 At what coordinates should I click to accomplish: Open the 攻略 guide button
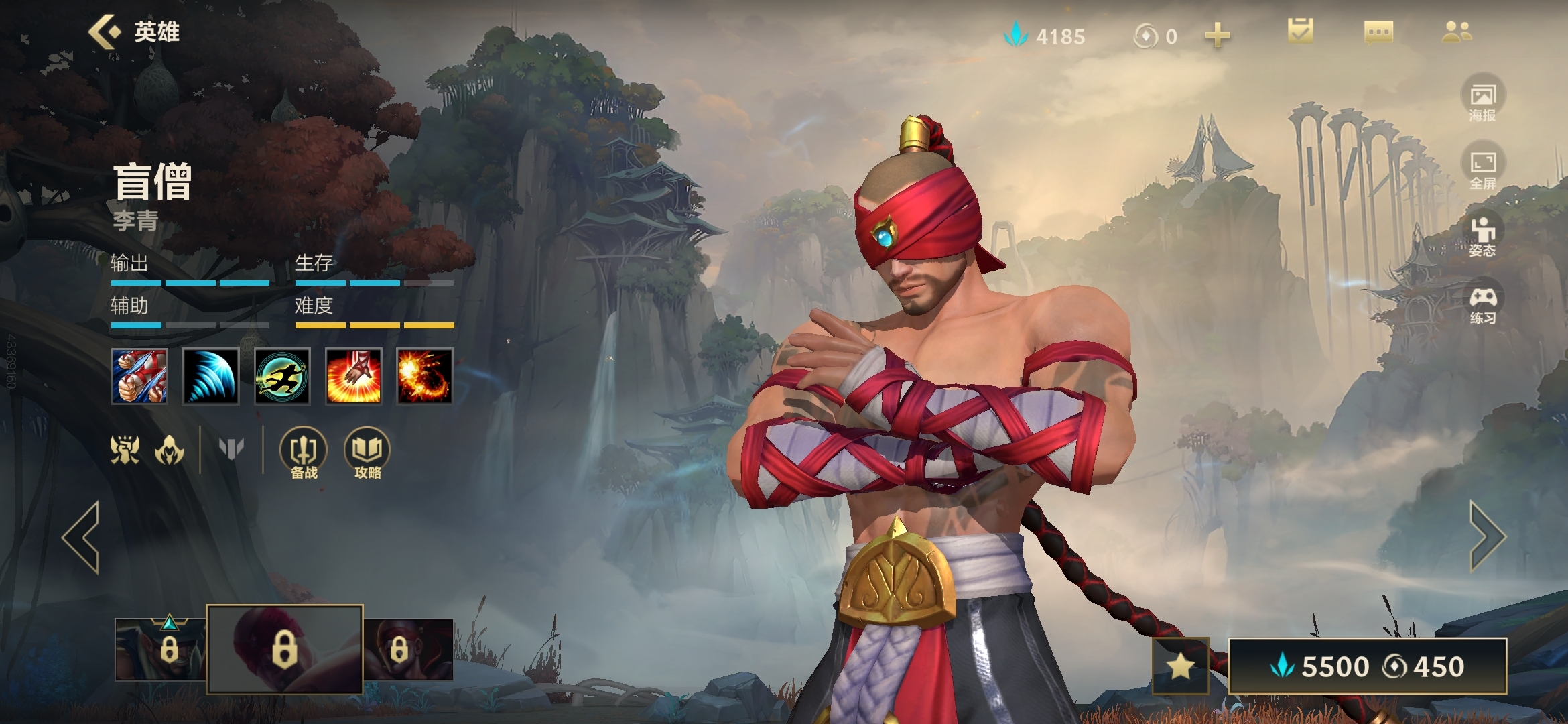[x=367, y=452]
